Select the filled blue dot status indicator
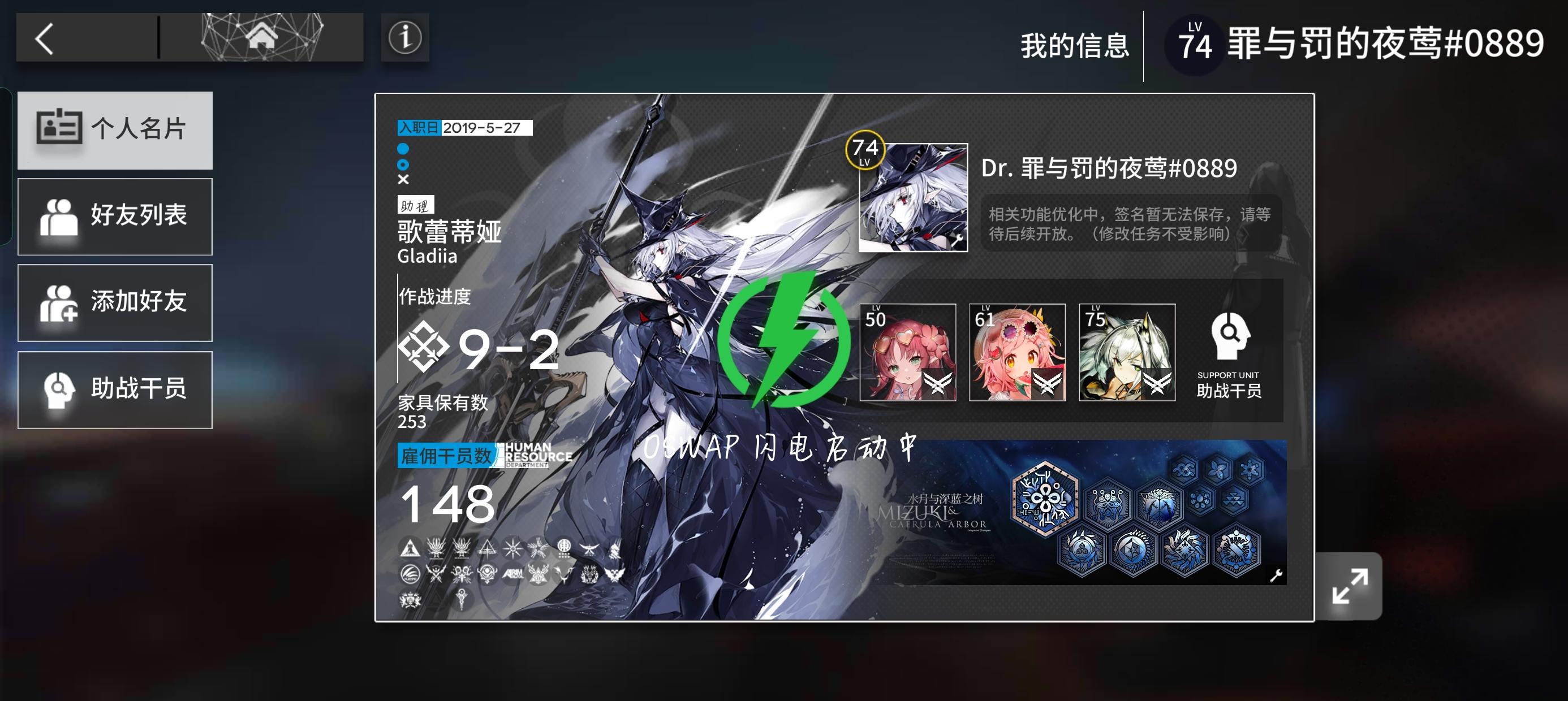 point(402,148)
